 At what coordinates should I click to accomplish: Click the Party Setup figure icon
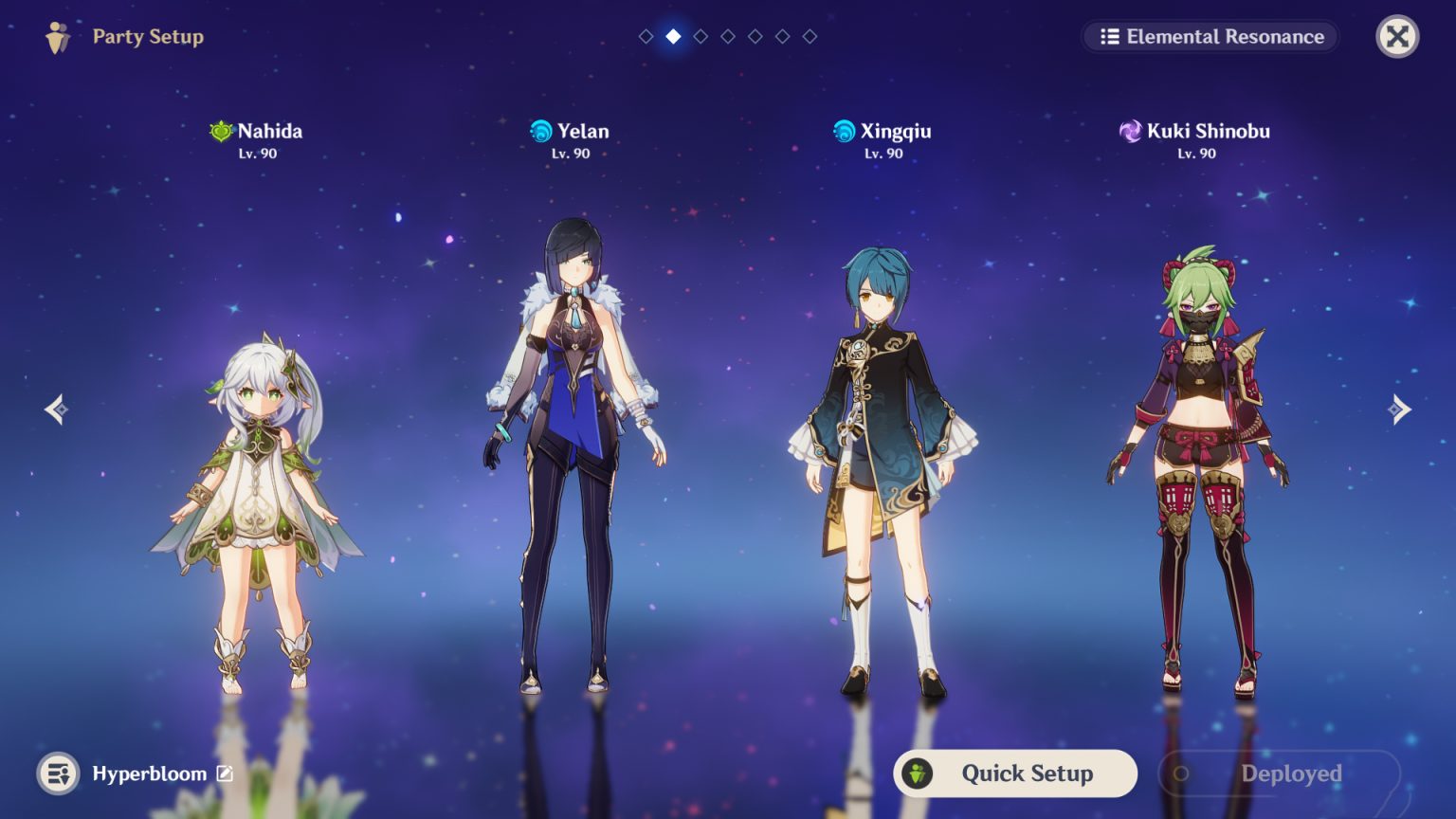56,37
